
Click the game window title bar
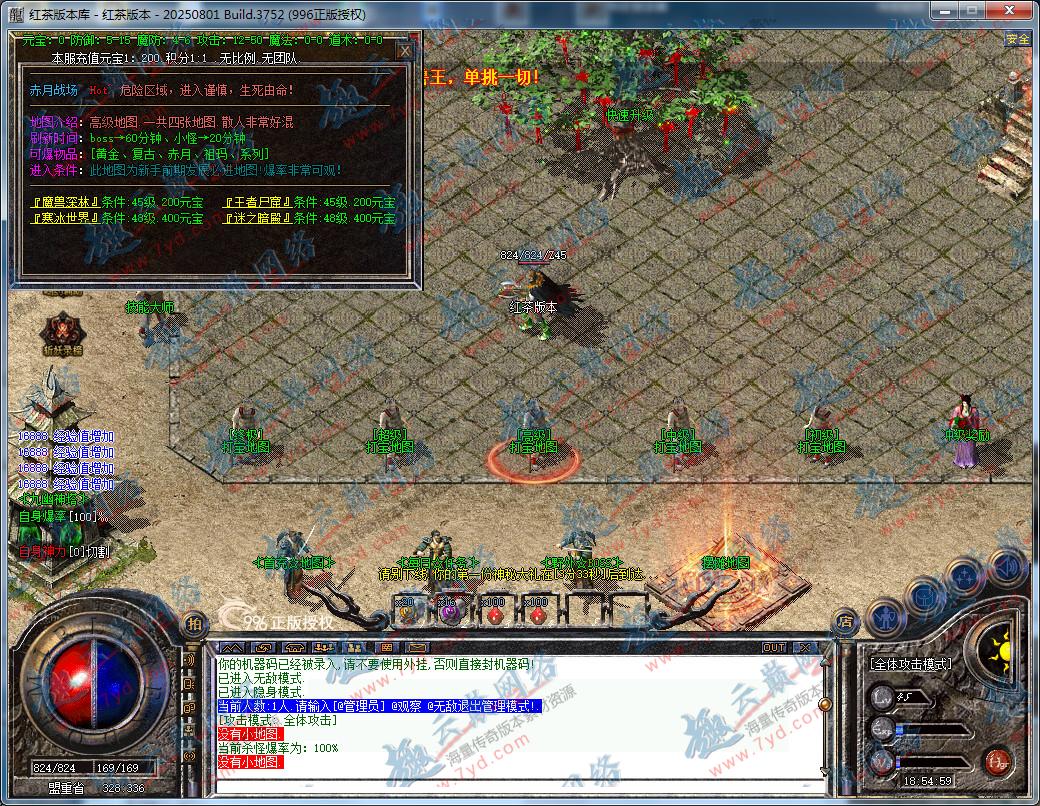tap(500, 14)
